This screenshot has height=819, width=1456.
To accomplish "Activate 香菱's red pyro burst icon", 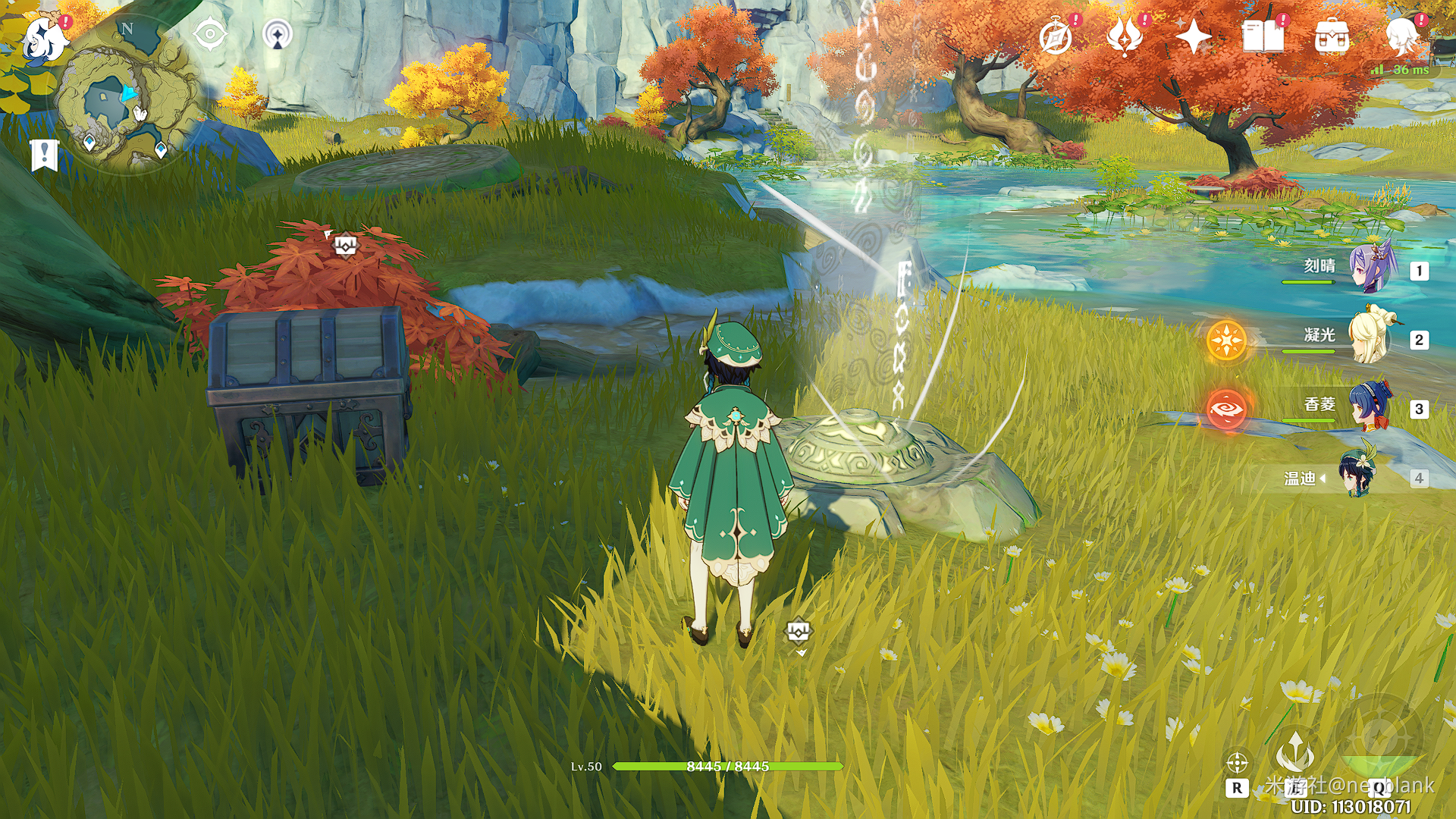I will point(1226,409).
